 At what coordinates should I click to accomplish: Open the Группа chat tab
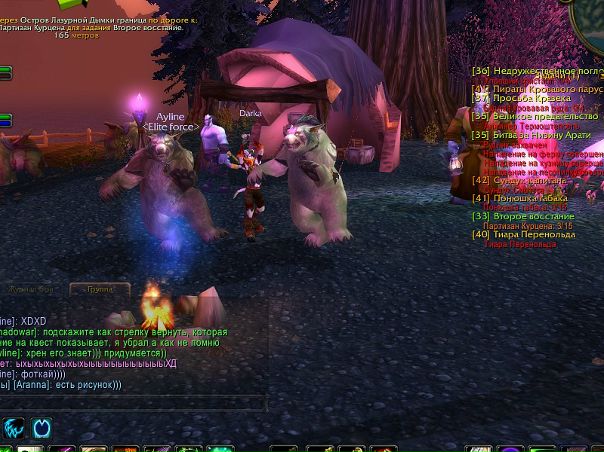(x=99, y=290)
